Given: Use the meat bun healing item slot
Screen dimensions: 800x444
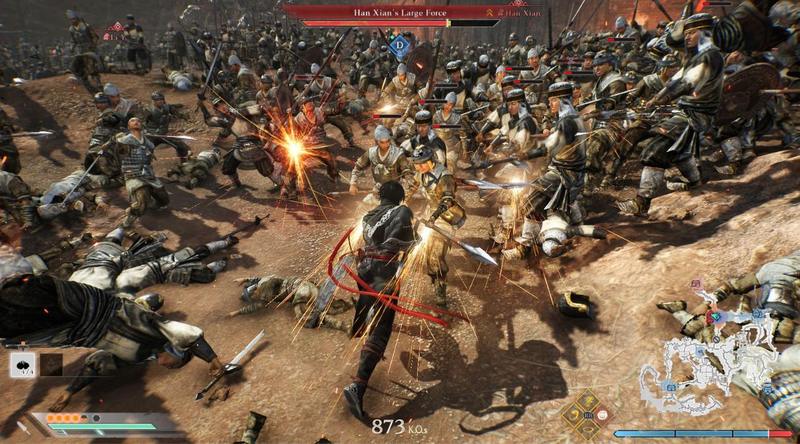Looking at the screenshot, I should 22,364.
